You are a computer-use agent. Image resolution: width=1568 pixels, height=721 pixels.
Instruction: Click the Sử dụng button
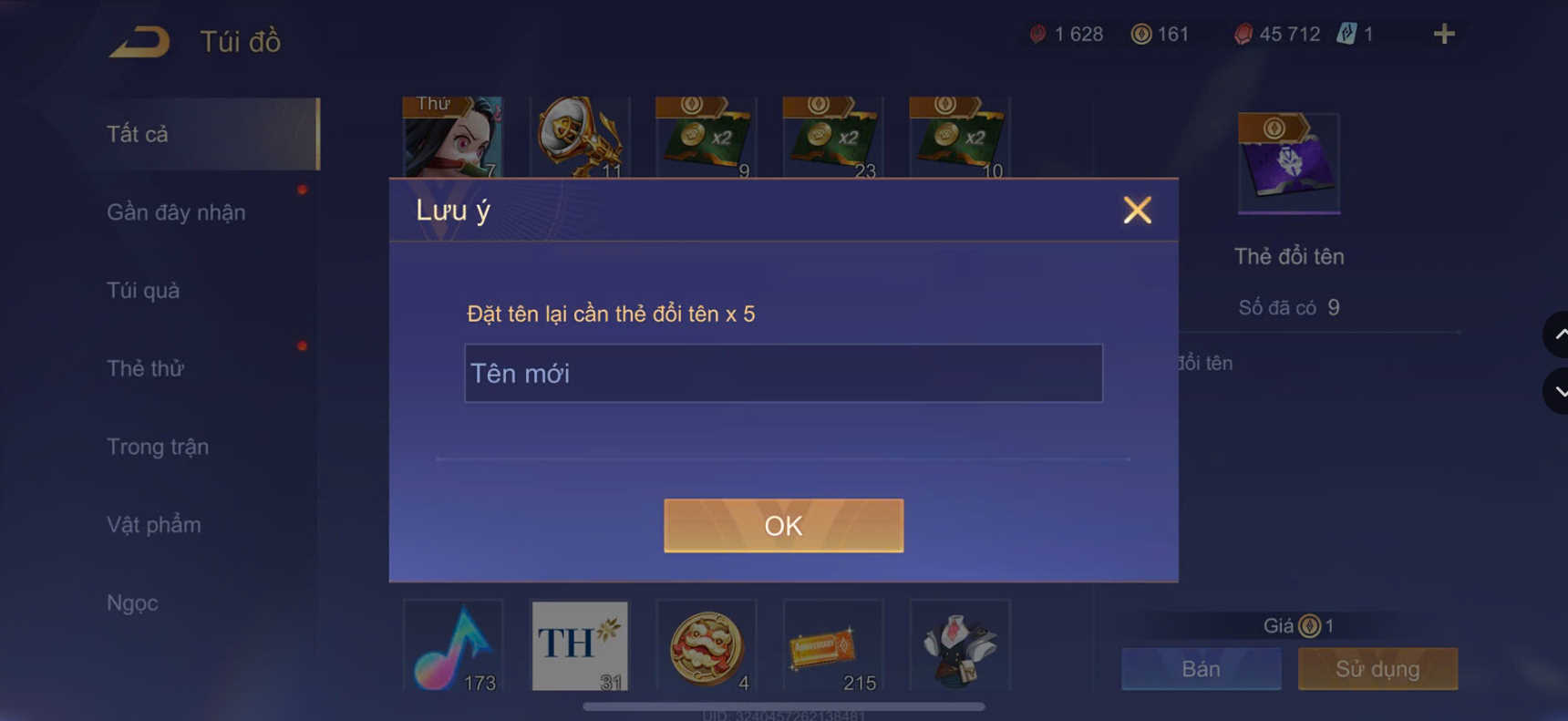pos(1377,668)
